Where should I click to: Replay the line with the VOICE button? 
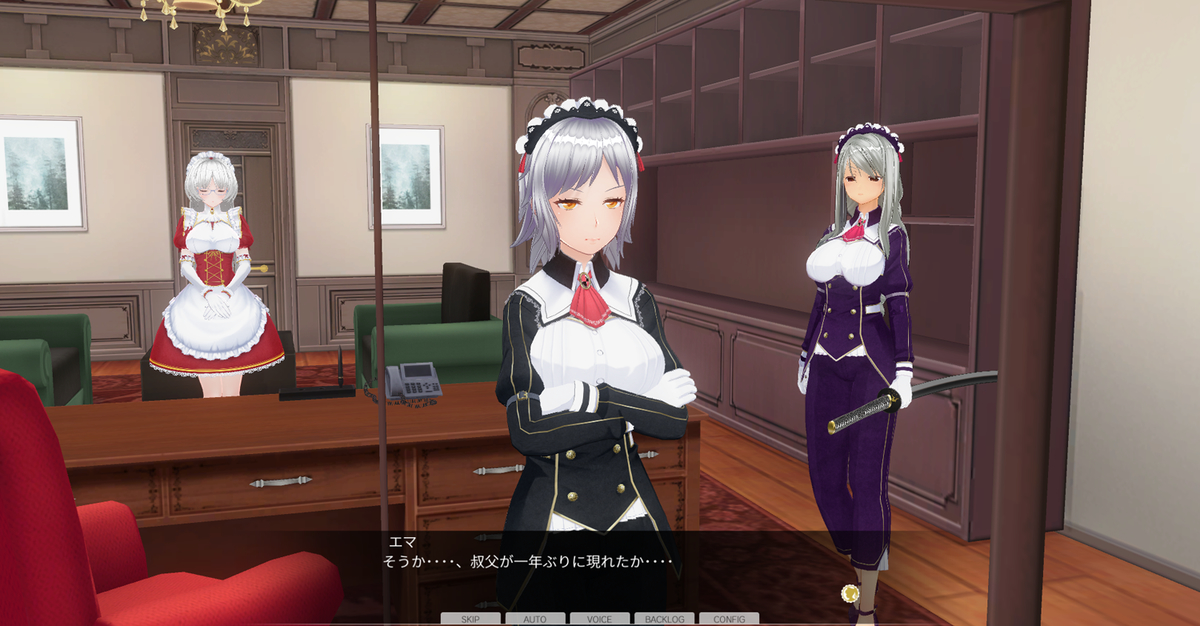coord(600,619)
